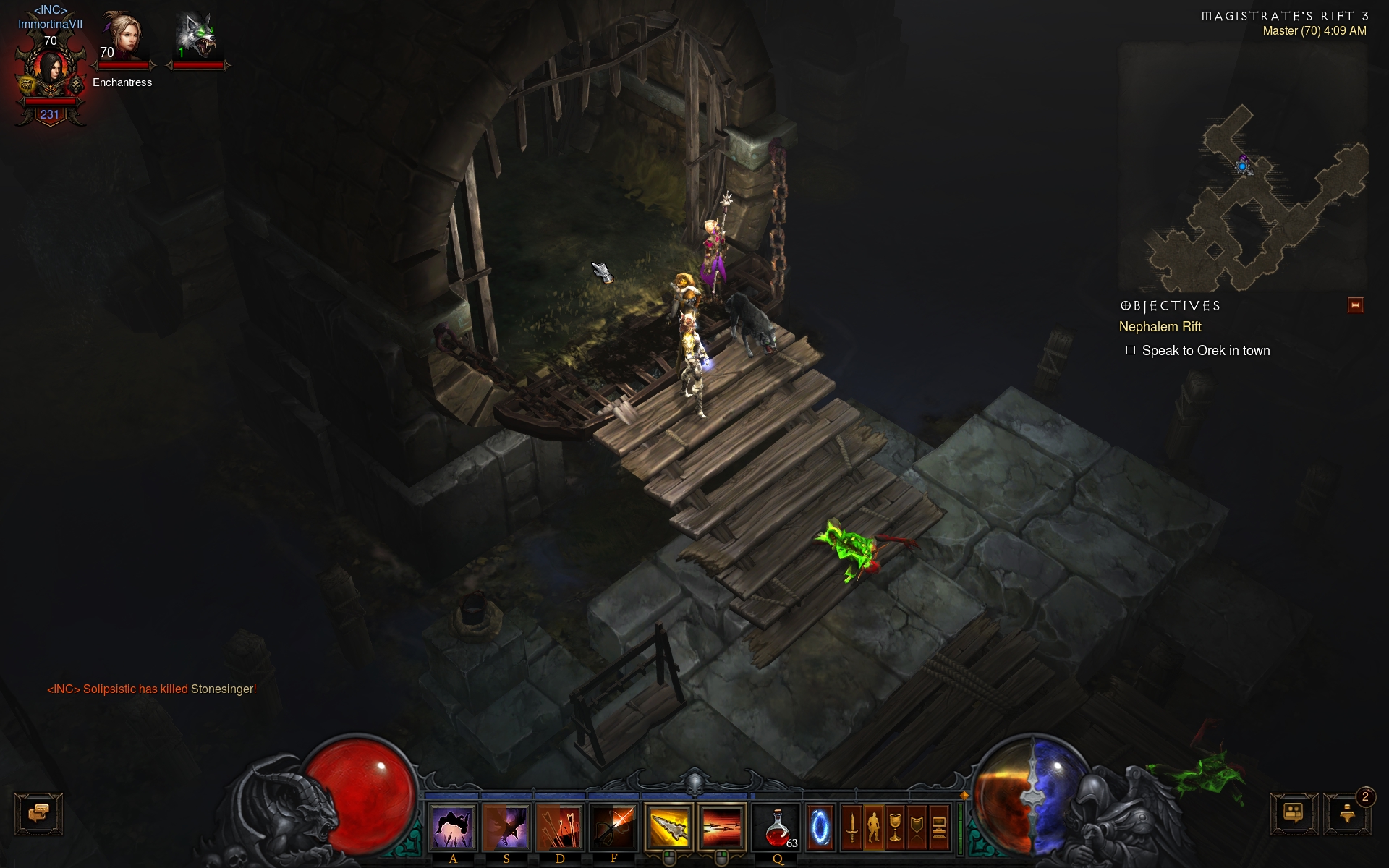Viewport: 1389px width, 868px height.
Task: Open the Paragon chevron icon
Action: tap(917, 827)
